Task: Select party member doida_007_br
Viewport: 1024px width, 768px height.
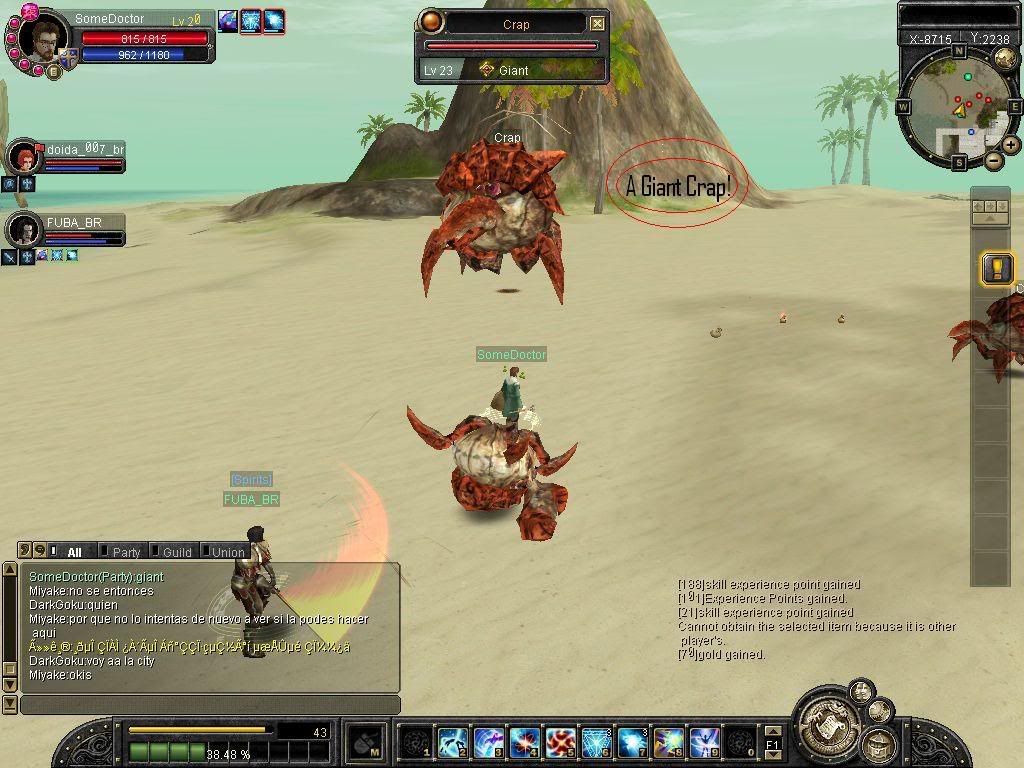Action: tap(22, 156)
